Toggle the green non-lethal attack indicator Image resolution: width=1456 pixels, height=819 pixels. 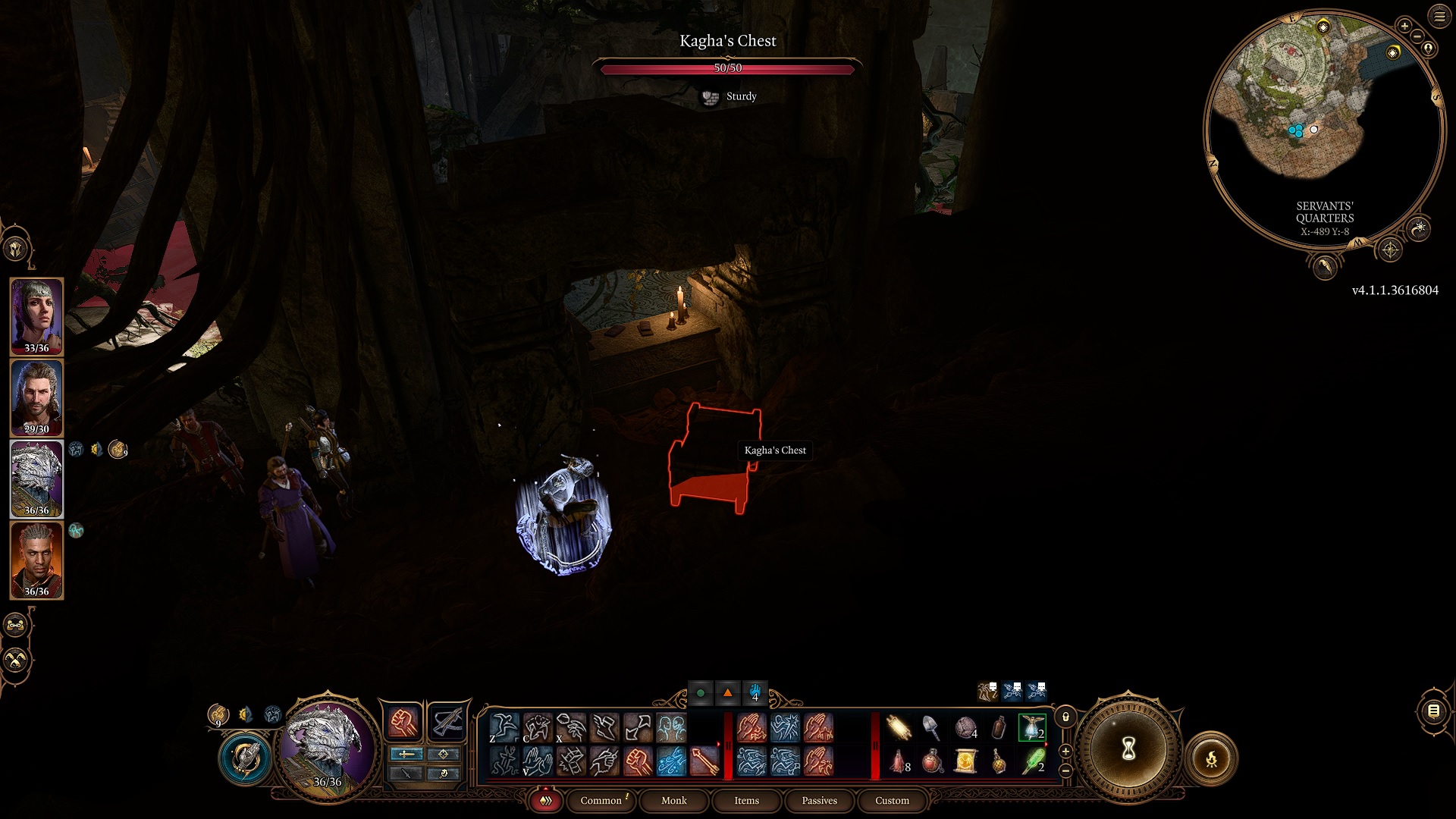click(x=699, y=692)
